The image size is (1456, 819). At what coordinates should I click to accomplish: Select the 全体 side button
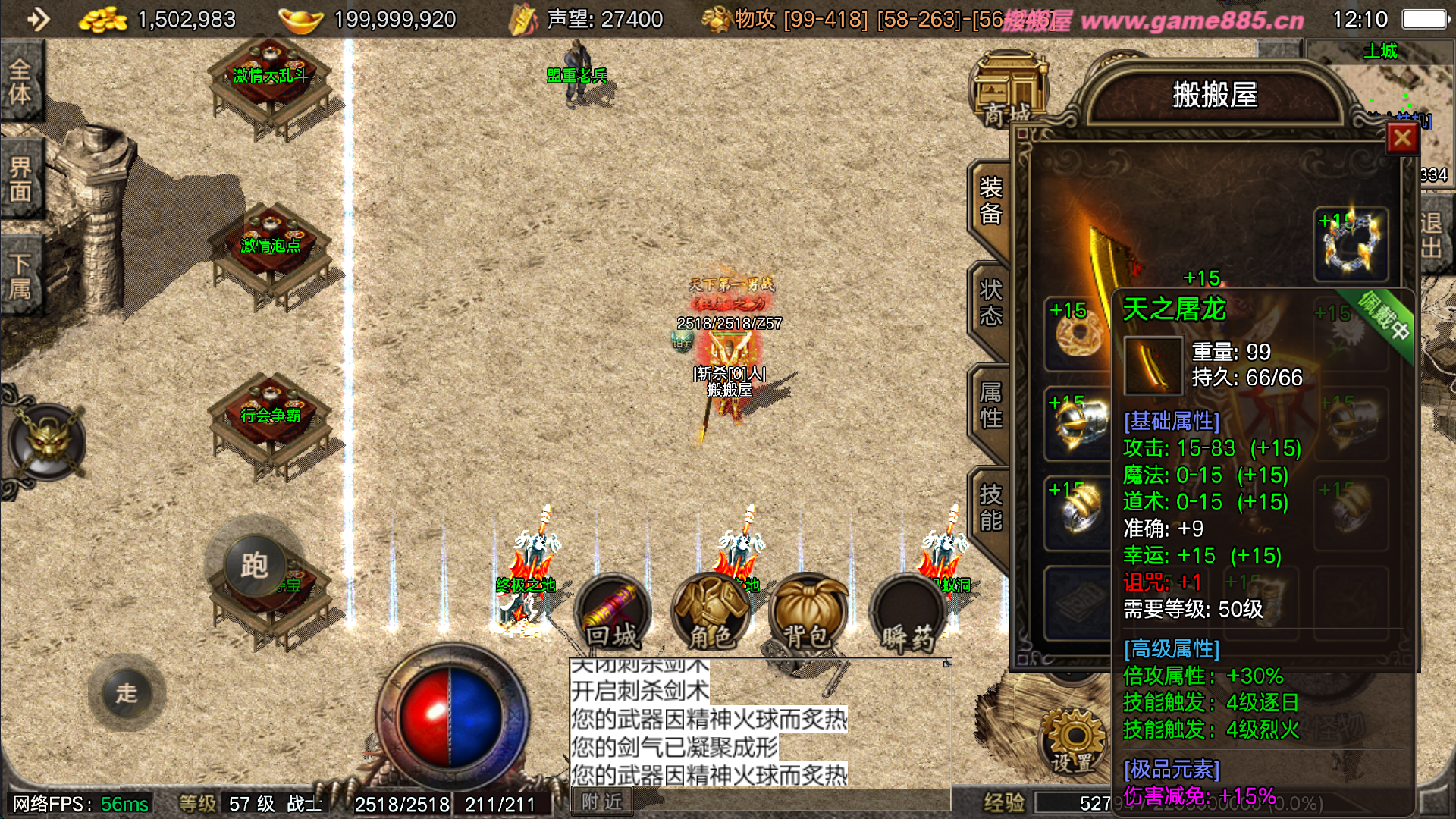[x=20, y=81]
